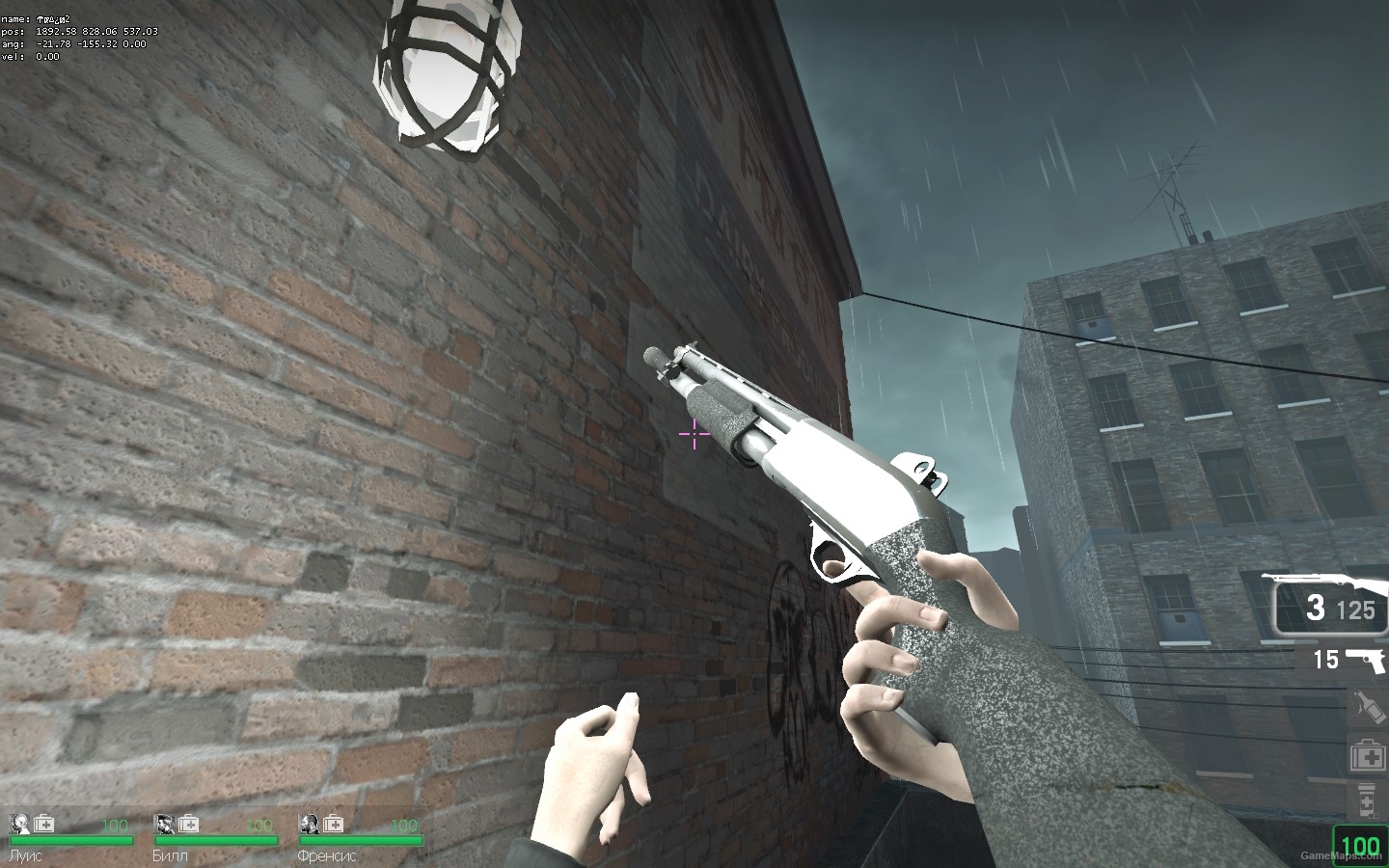The width and height of the screenshot is (1389, 868).
Task: Click the crosshair at screen center
Action: [693, 435]
